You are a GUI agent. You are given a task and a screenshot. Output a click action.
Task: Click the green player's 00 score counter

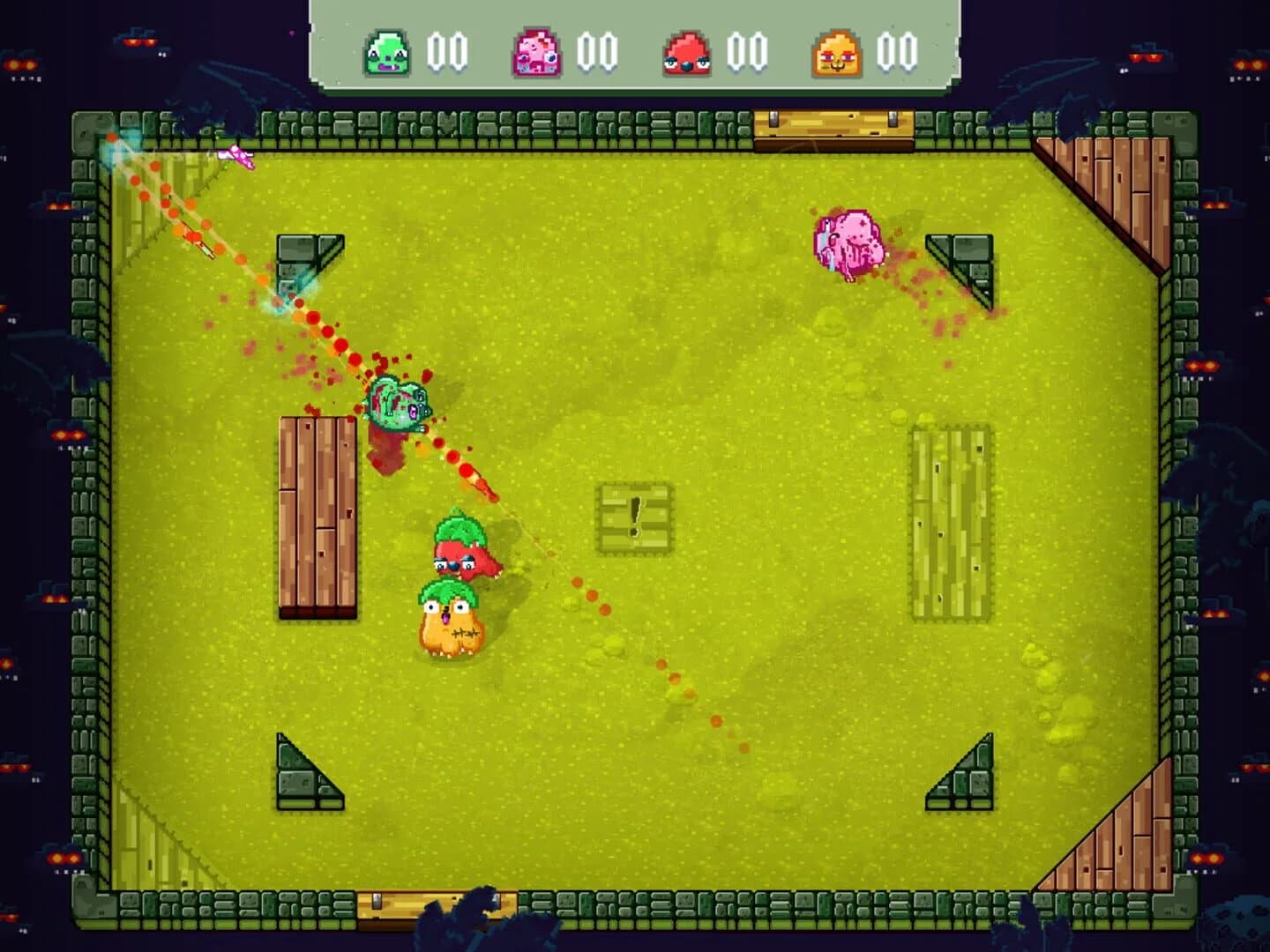tap(448, 53)
